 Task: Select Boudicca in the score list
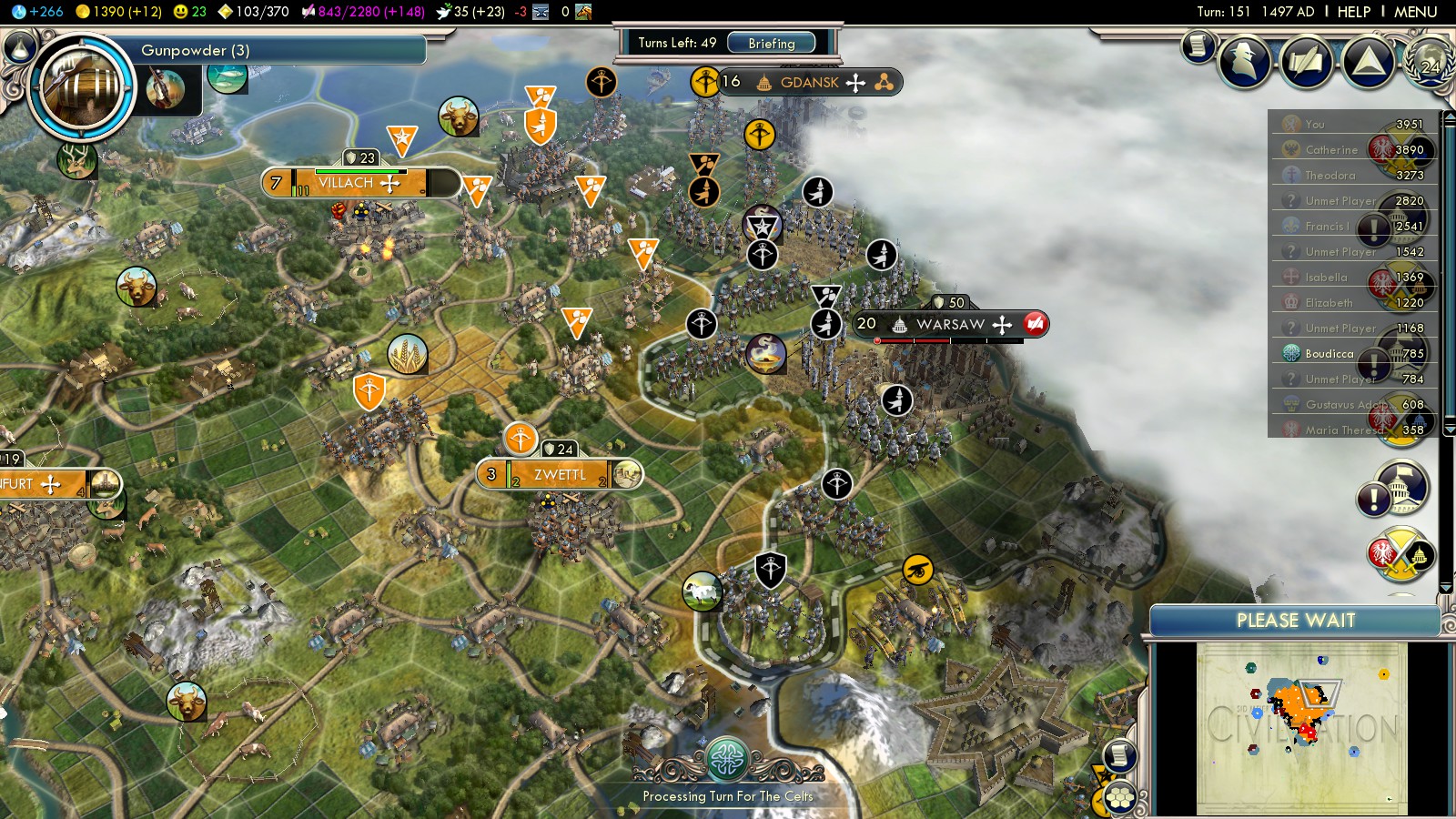(x=1329, y=353)
